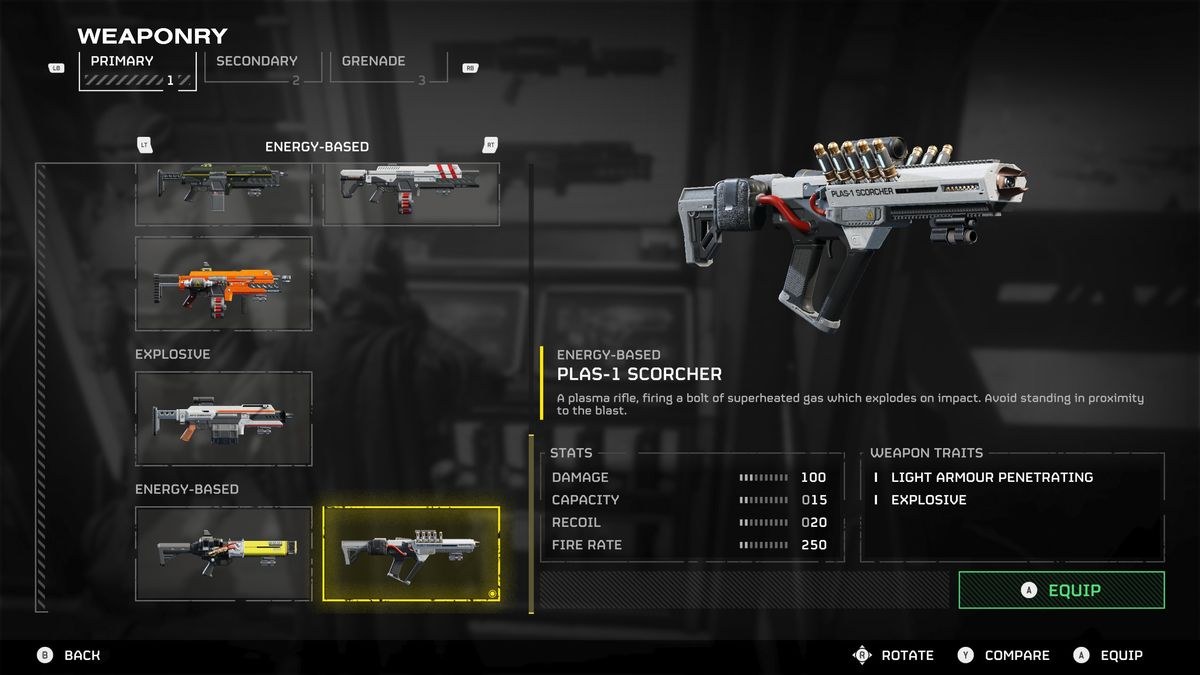Go back using the Back option
1200x675 pixels.
[70, 655]
